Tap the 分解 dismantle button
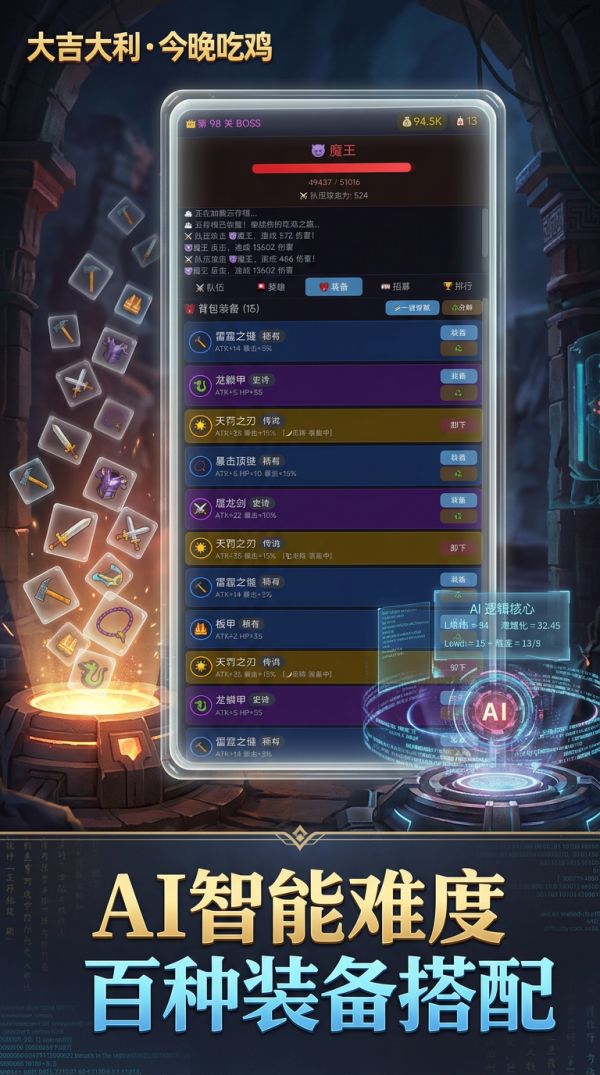Viewport: 600px width, 1075px height. 463,308
